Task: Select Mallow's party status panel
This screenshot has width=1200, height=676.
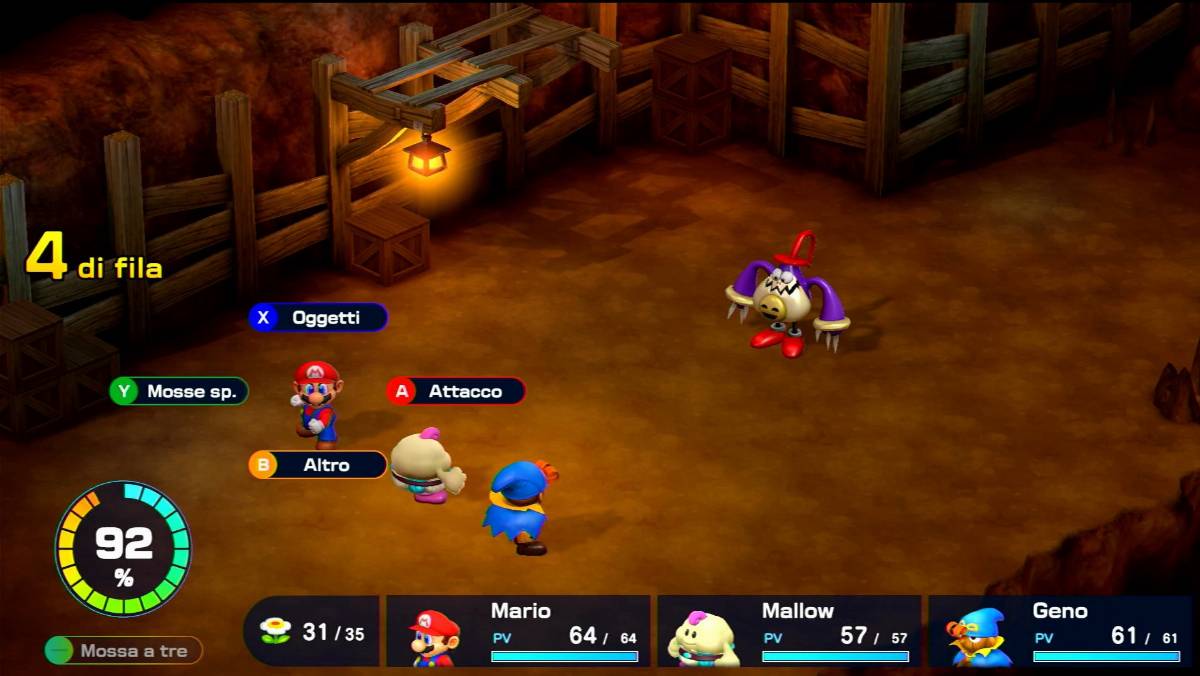Action: tap(789, 631)
